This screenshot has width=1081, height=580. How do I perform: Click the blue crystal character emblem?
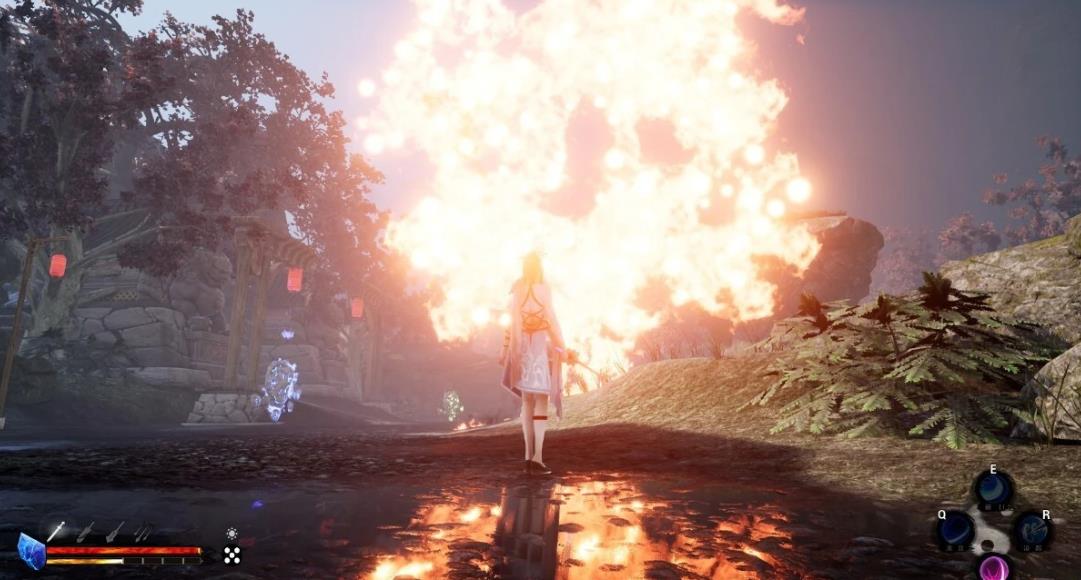point(31,551)
